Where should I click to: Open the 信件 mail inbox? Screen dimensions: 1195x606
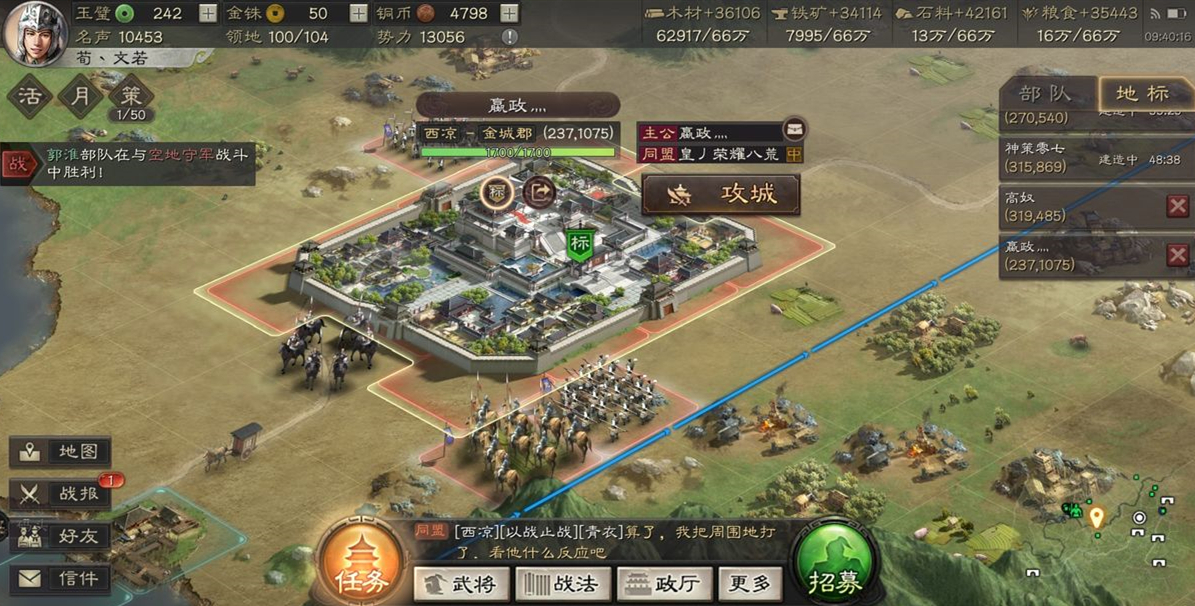click(x=62, y=578)
